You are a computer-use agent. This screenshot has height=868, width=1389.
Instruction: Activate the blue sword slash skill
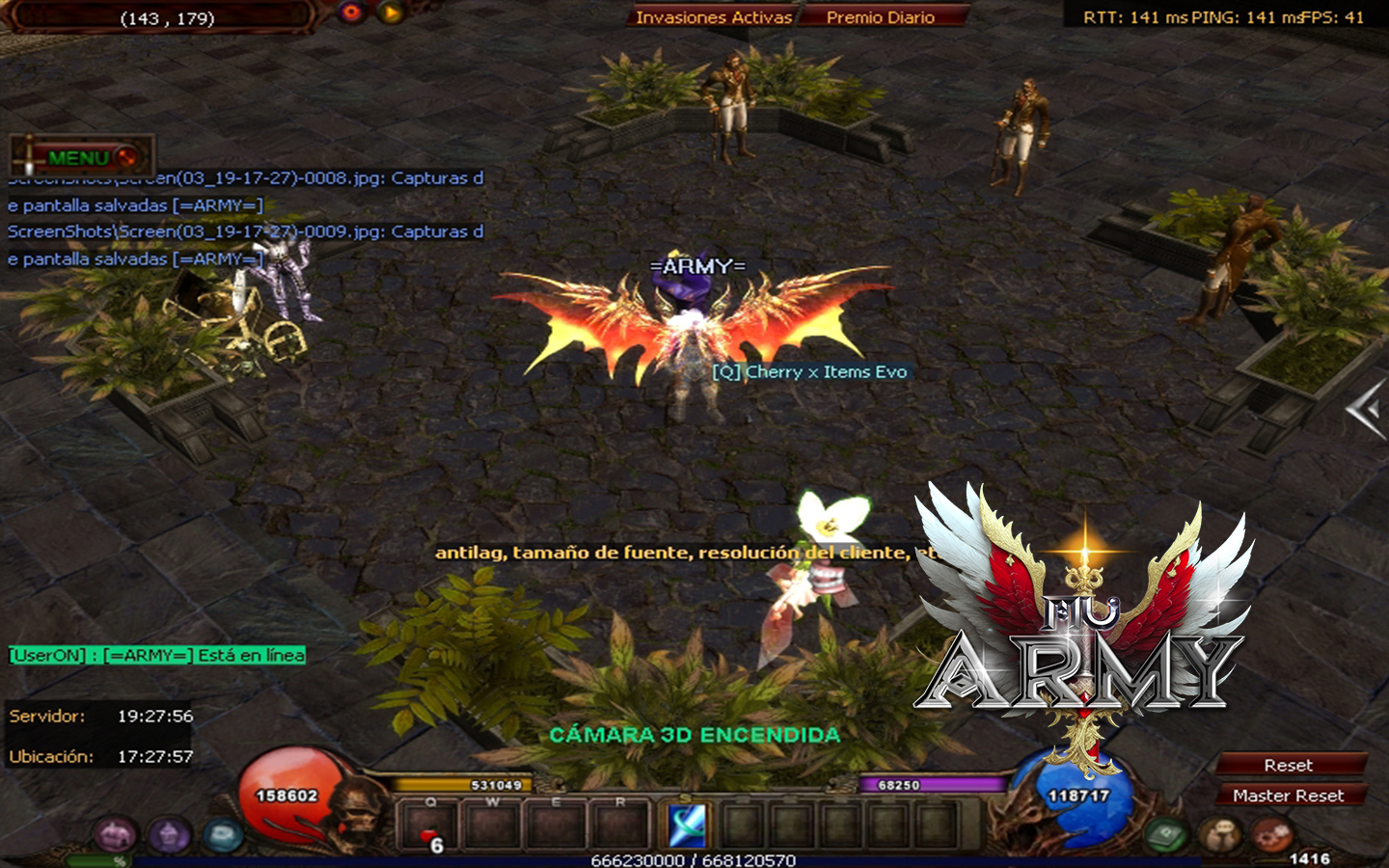pyautogui.click(x=688, y=827)
